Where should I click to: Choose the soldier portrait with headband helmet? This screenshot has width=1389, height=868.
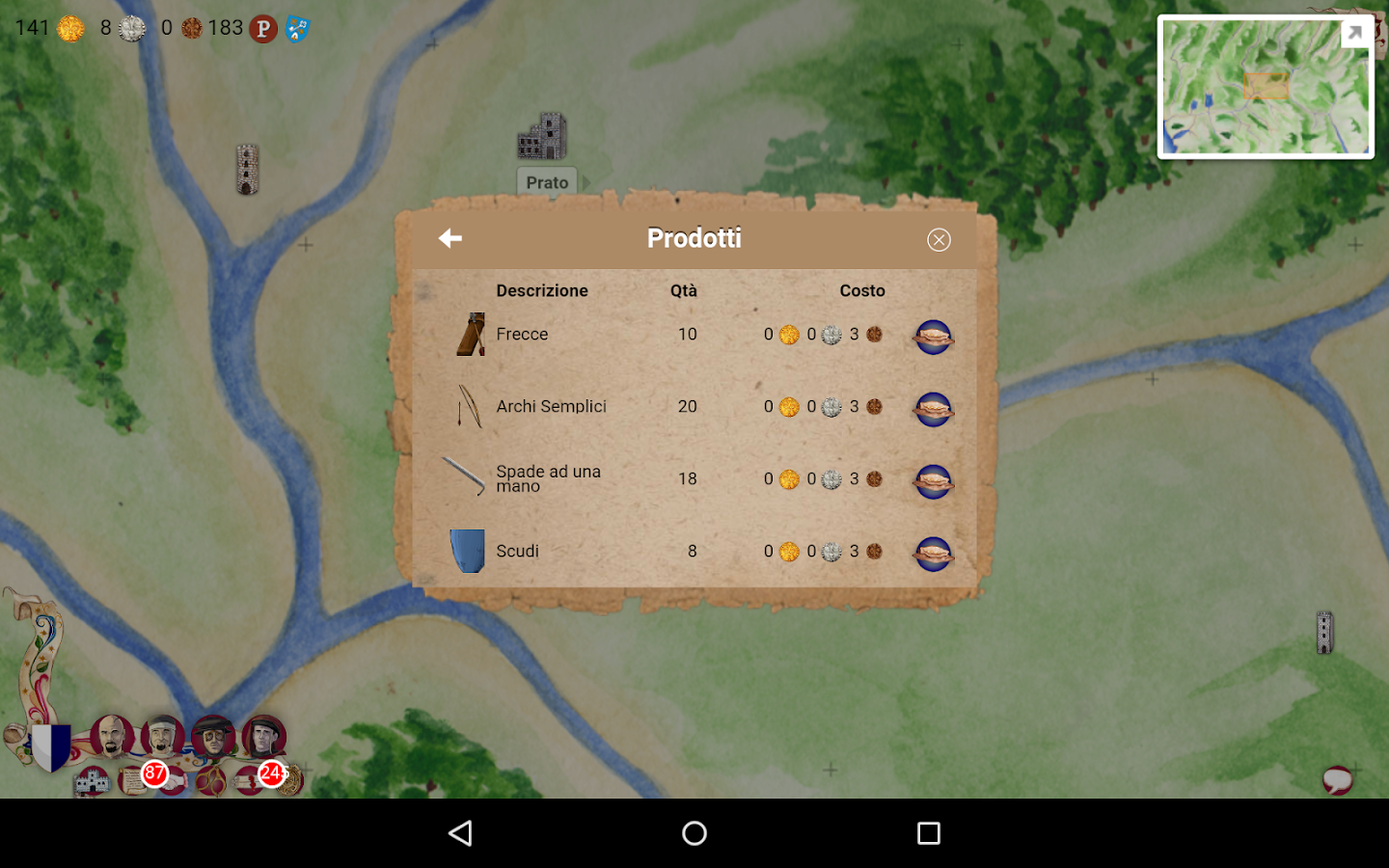click(x=162, y=737)
